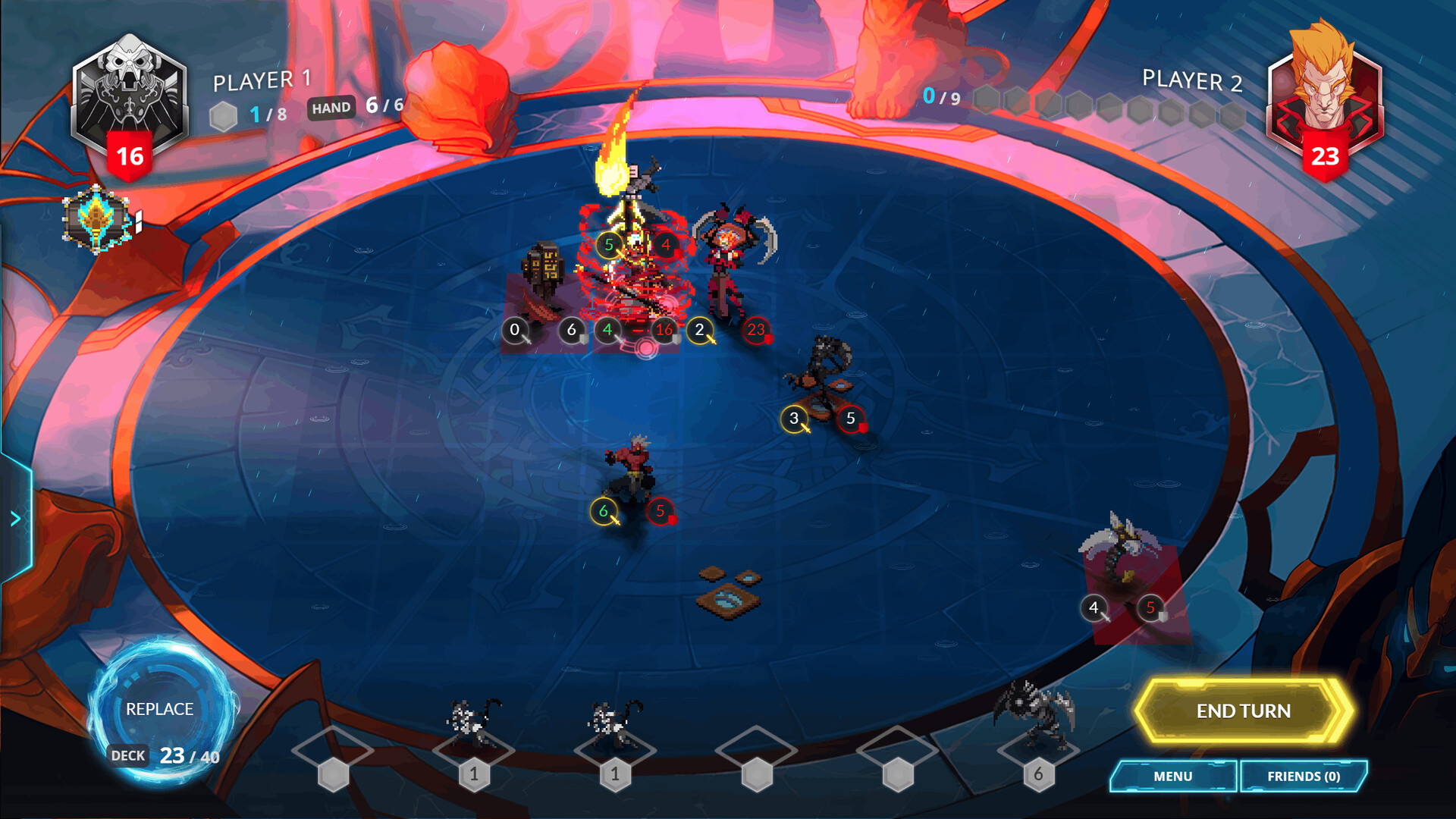Image resolution: width=1456 pixels, height=819 pixels.
Task: Click the equipped artifact icon below Player 1's health
Action: [x=97, y=220]
